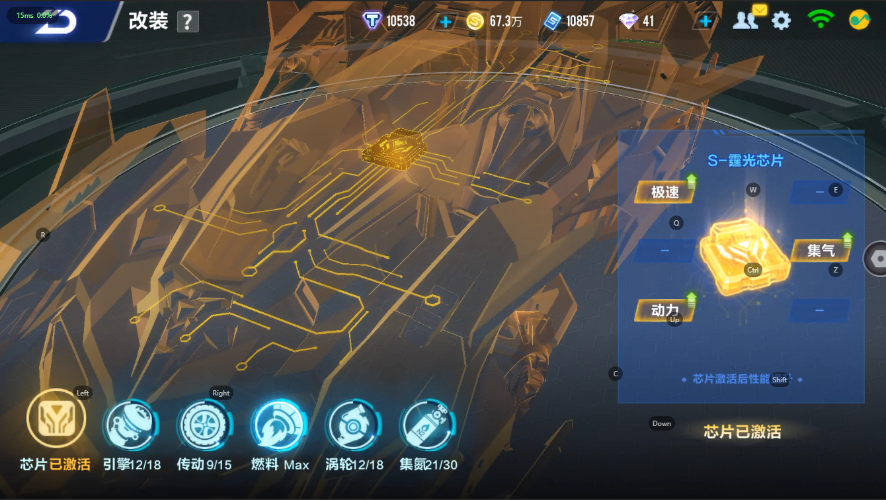Choose the 燃料 fuel upgrade
886x500 pixels.
pyautogui.click(x=278, y=425)
